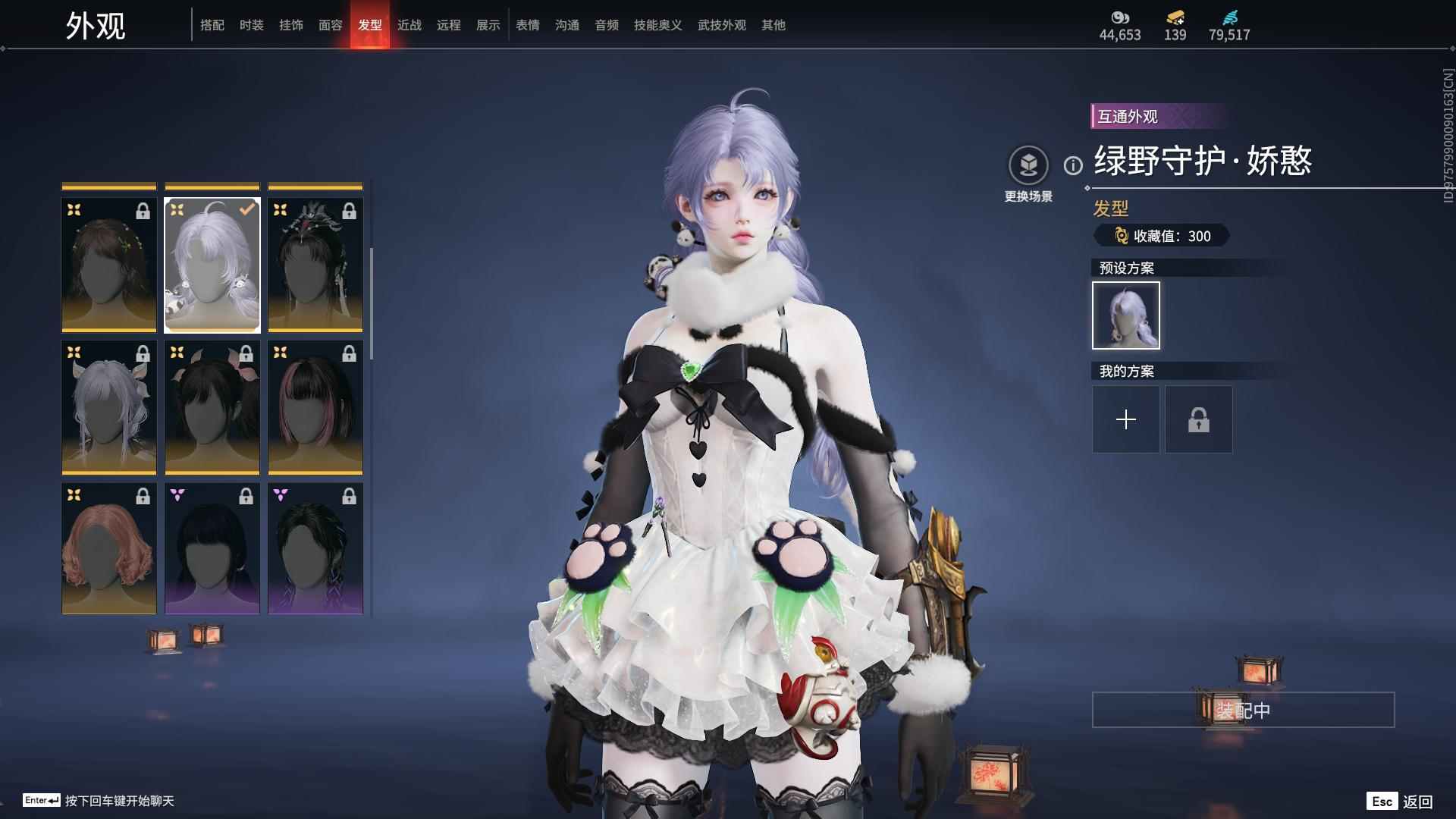This screenshot has width=1456, height=819.
Task: Choose the black twin-tail hairstyle with pink bows
Action: pos(212,407)
